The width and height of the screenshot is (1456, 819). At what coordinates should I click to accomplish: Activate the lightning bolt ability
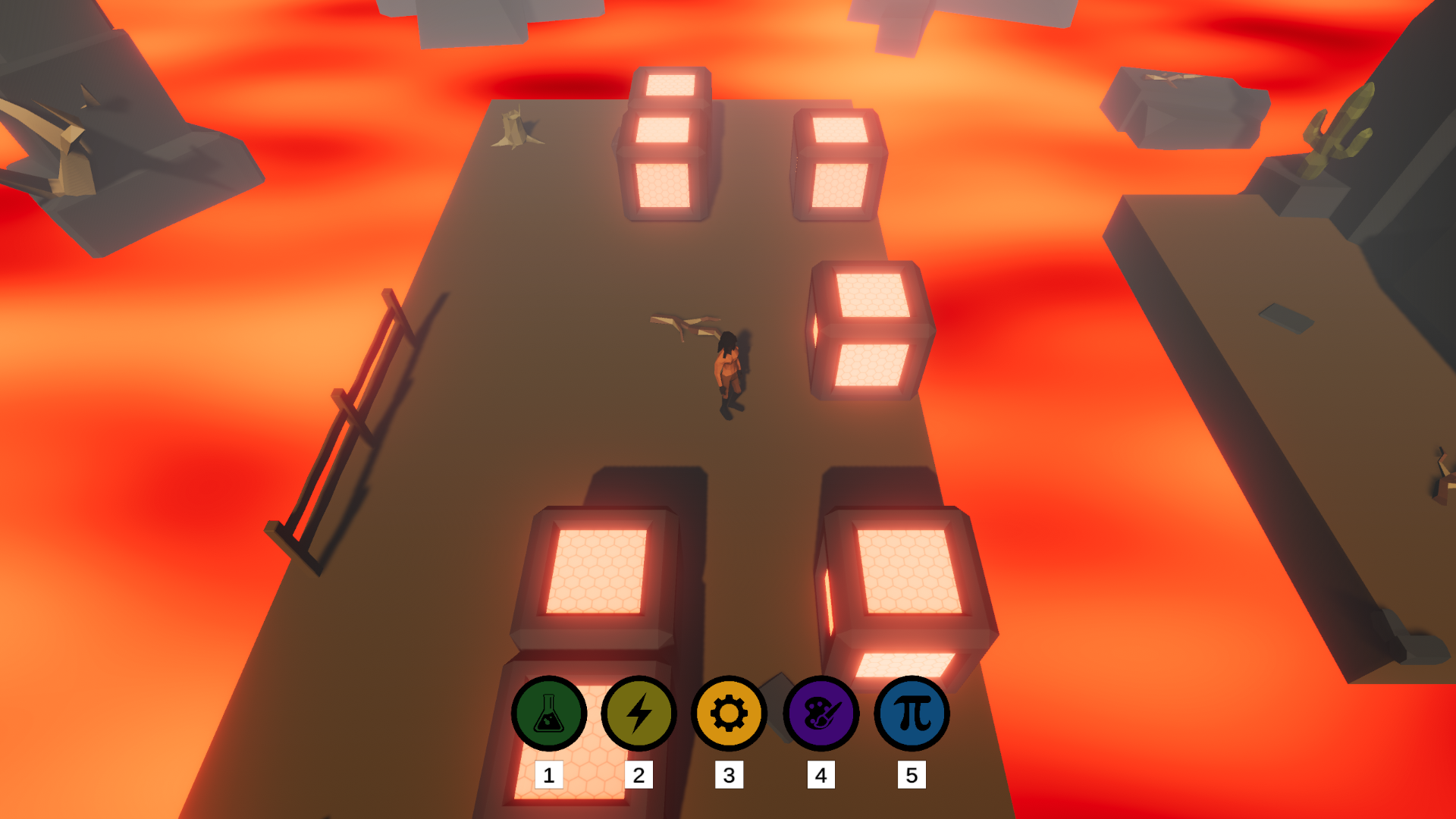coord(639,714)
